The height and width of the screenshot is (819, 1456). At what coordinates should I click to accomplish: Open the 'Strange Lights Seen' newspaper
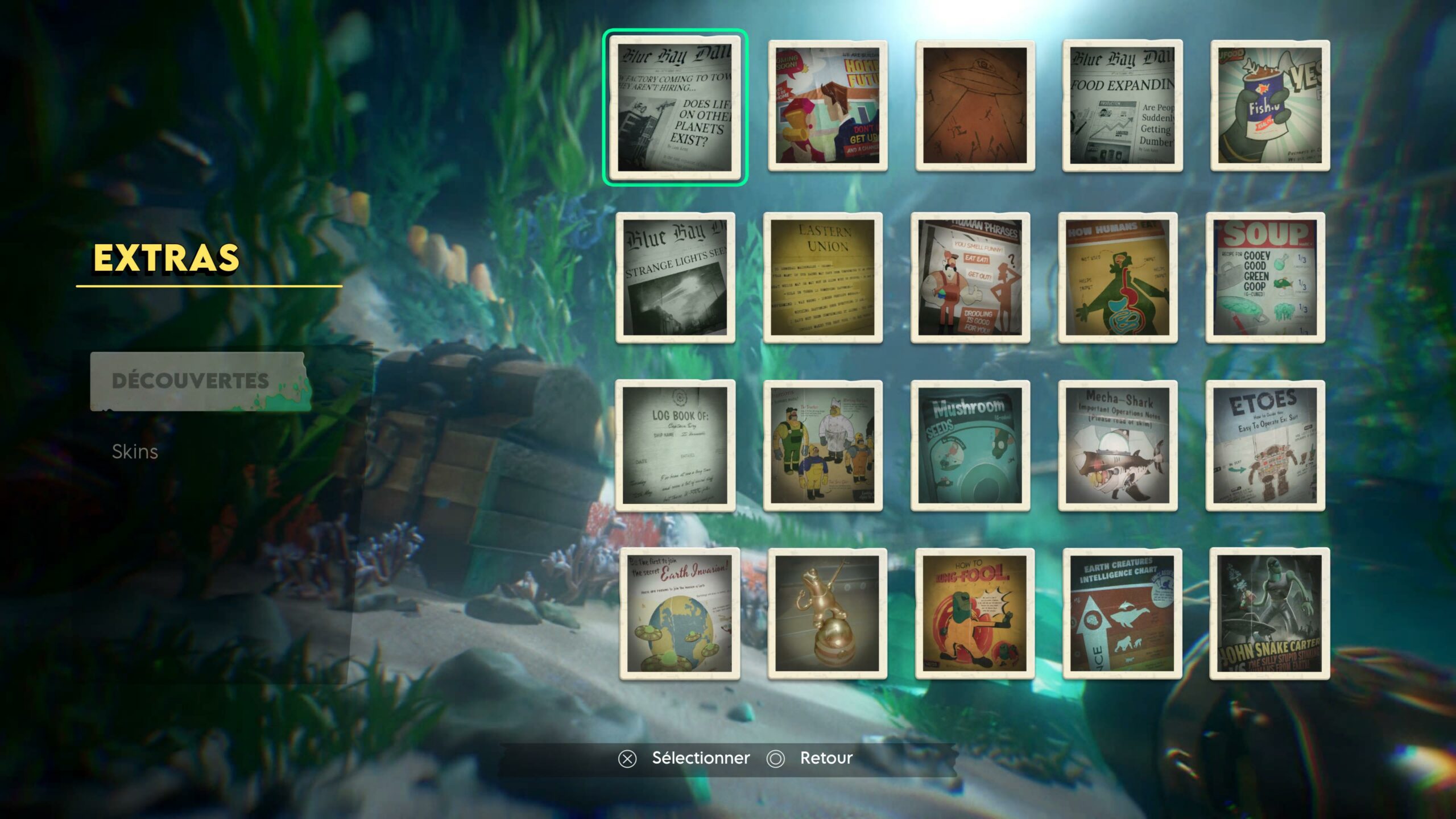coord(675,278)
